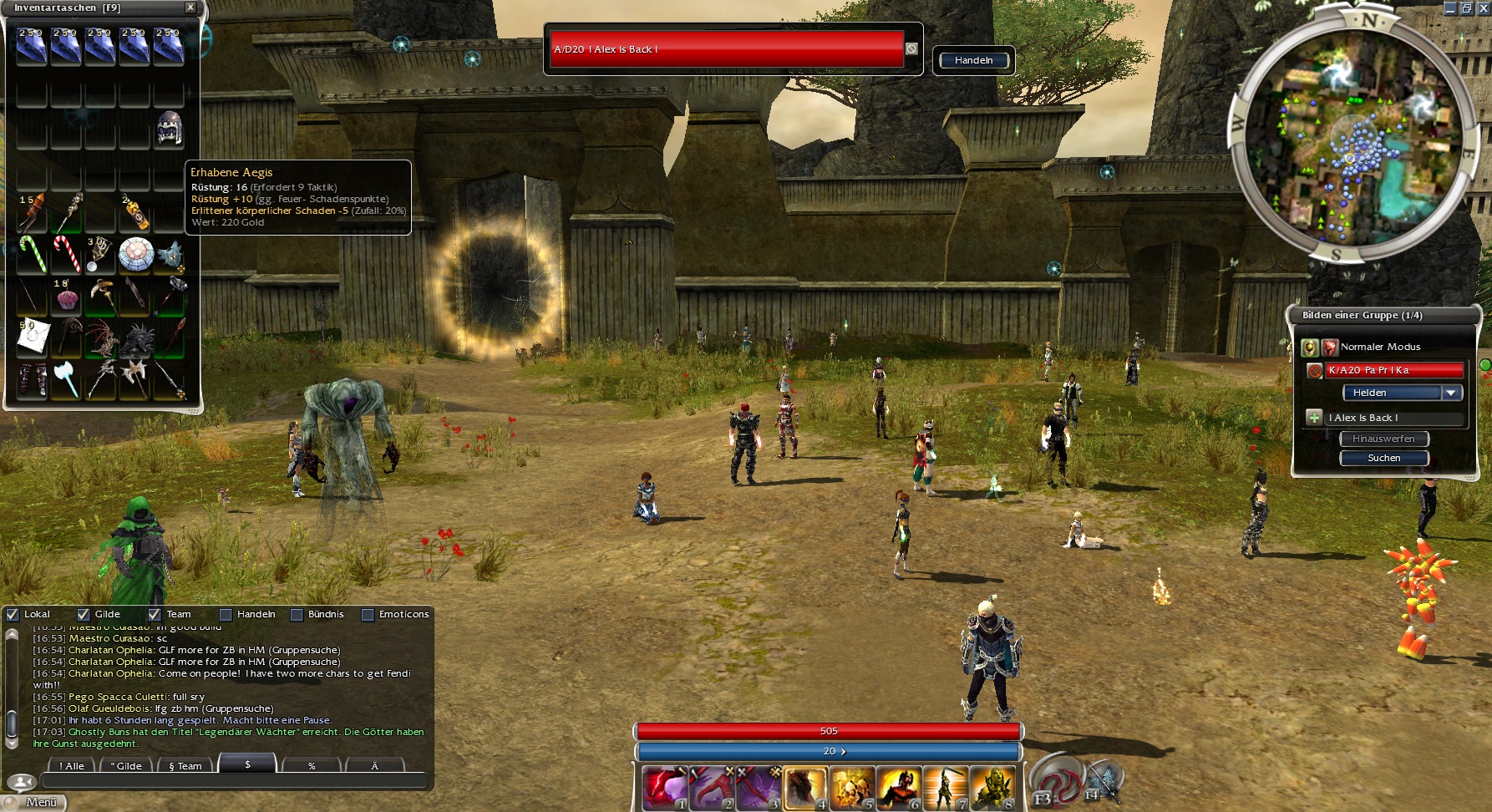The width and height of the screenshot is (1492, 812).
Task: Focus the chat text input field
Action: [234, 783]
